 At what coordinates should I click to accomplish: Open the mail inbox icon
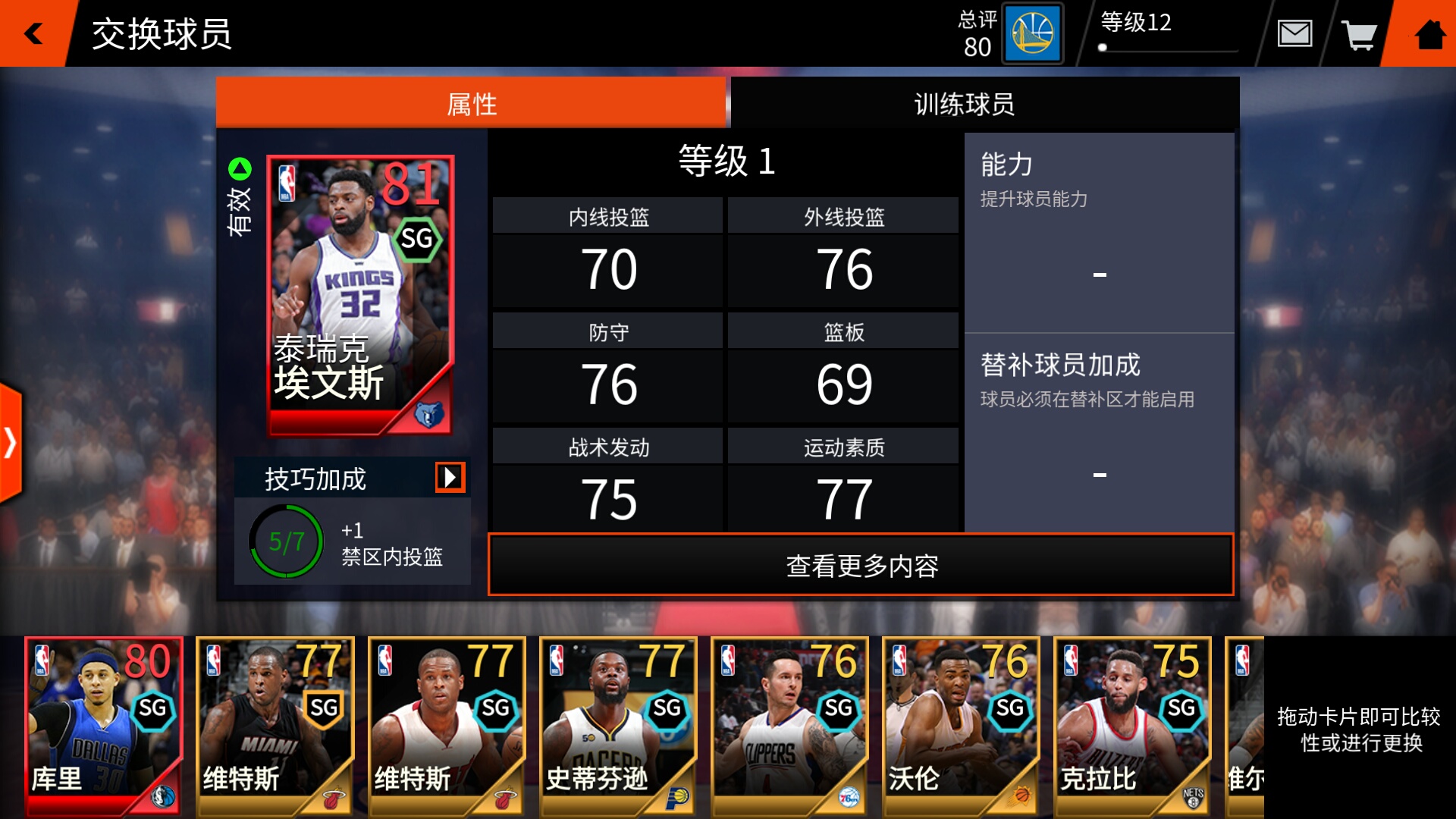(1296, 33)
